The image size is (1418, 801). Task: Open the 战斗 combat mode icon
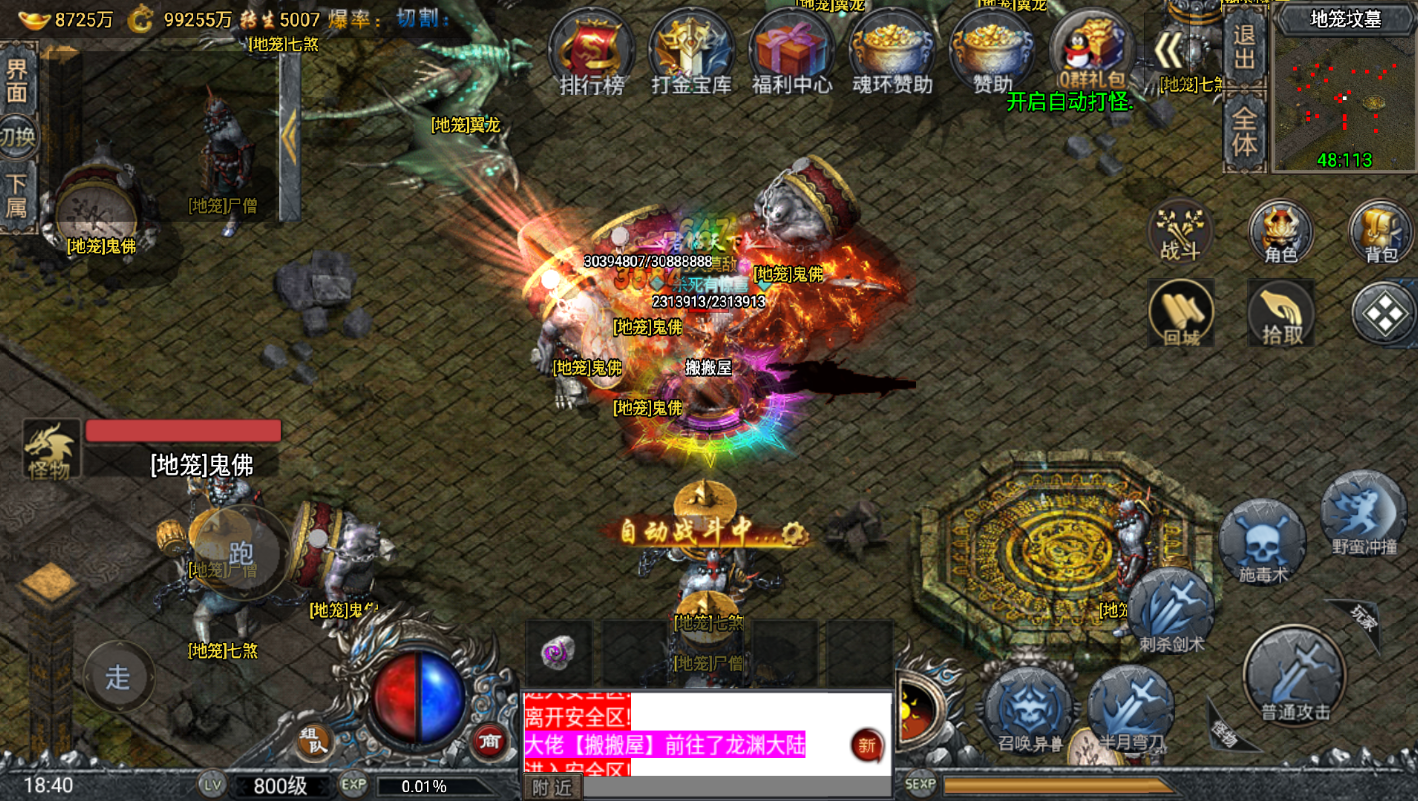click(x=1180, y=231)
